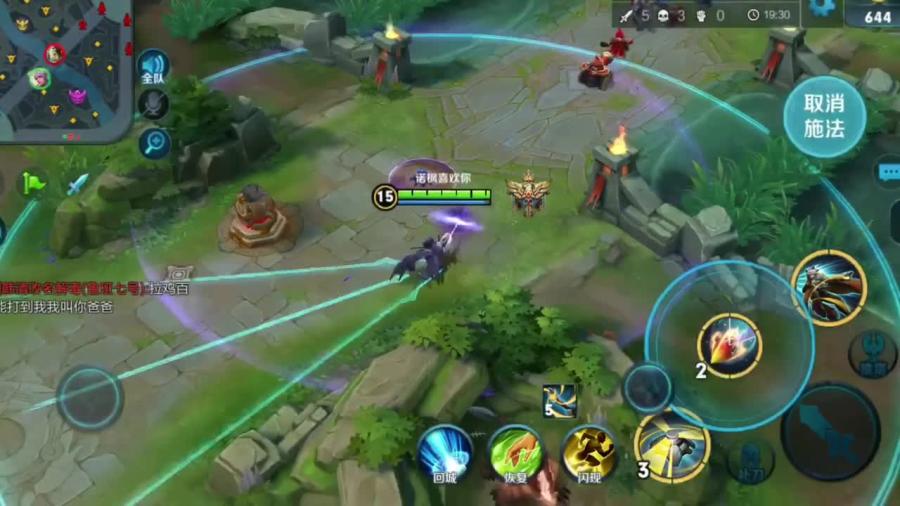This screenshot has height=506, width=900.
Task: Open the chat speech bubble icon
Action: (x=888, y=172)
